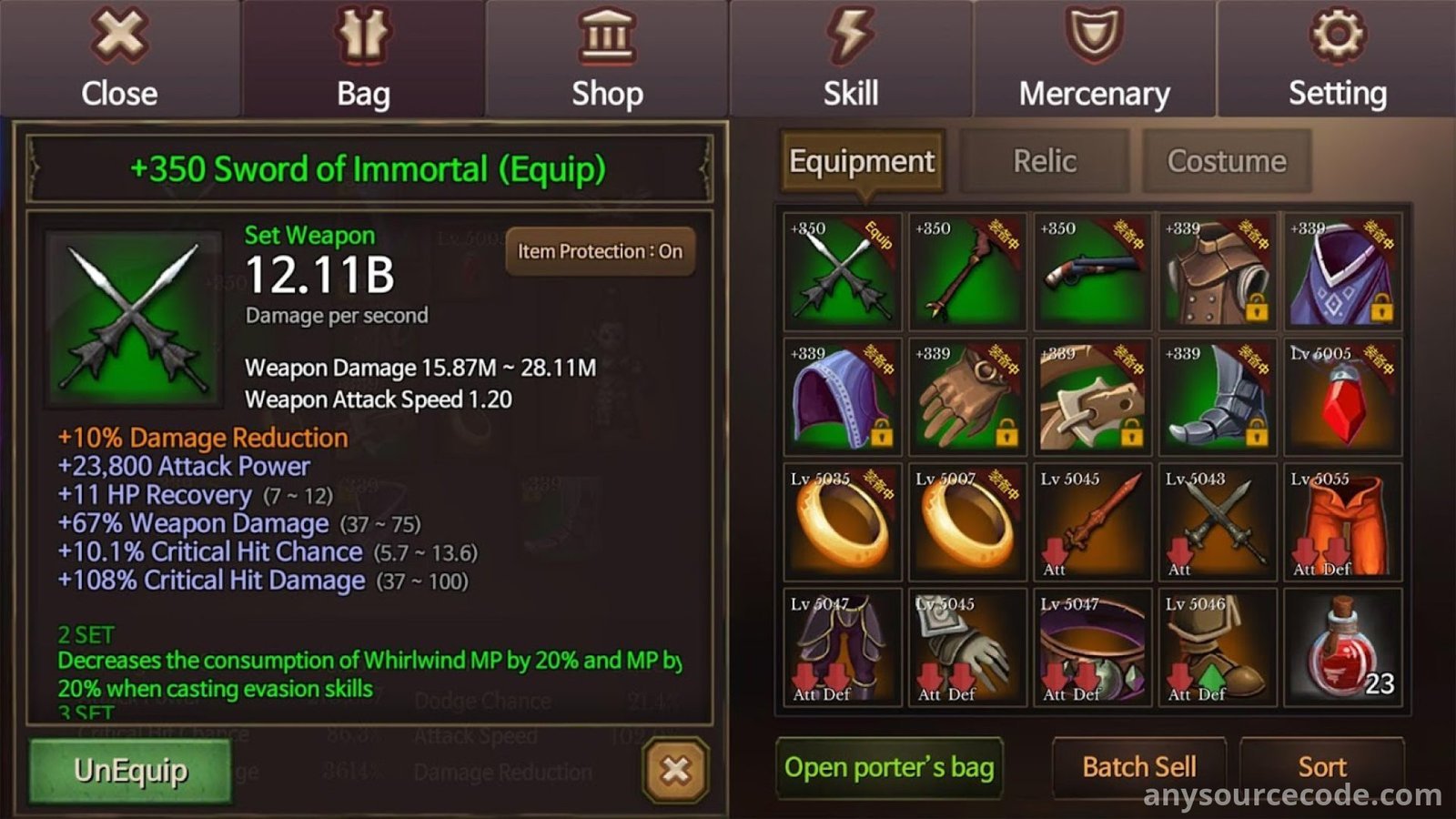Select the red health potion stack
Image resolution: width=1456 pixels, height=819 pixels.
tap(1342, 647)
